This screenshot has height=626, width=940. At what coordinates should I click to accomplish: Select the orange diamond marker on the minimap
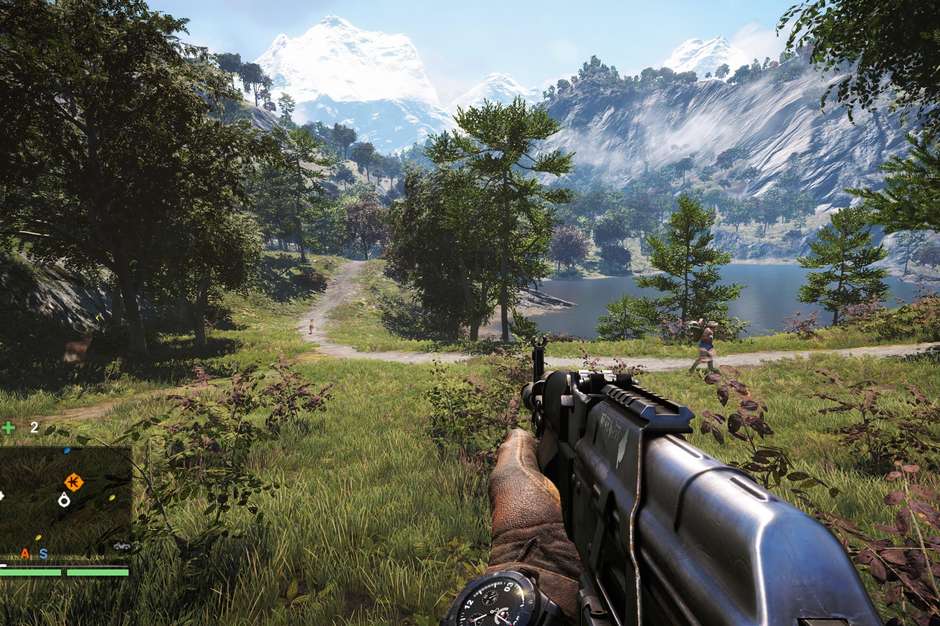point(72,481)
